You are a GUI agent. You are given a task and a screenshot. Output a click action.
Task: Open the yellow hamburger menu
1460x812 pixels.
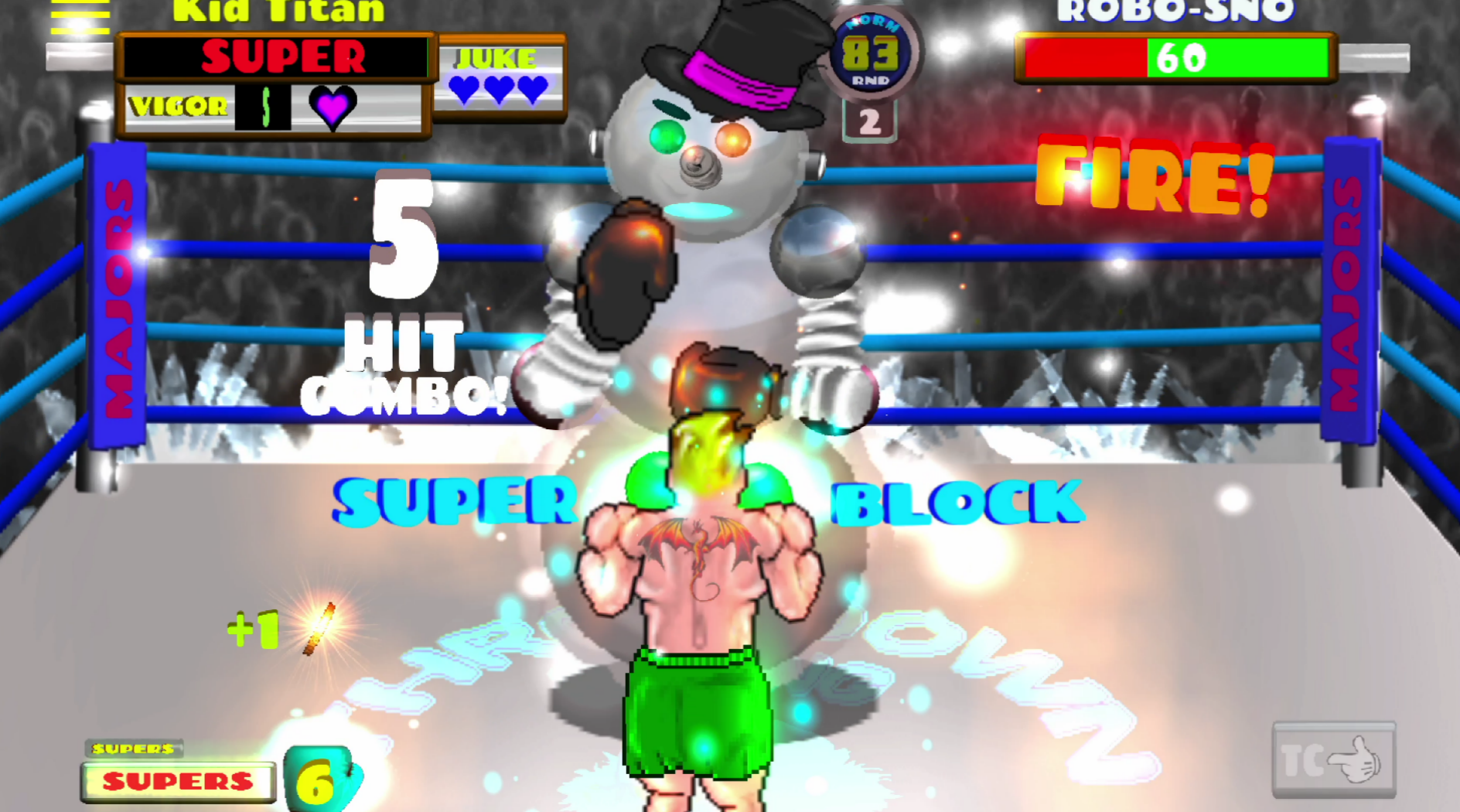click(80, 17)
